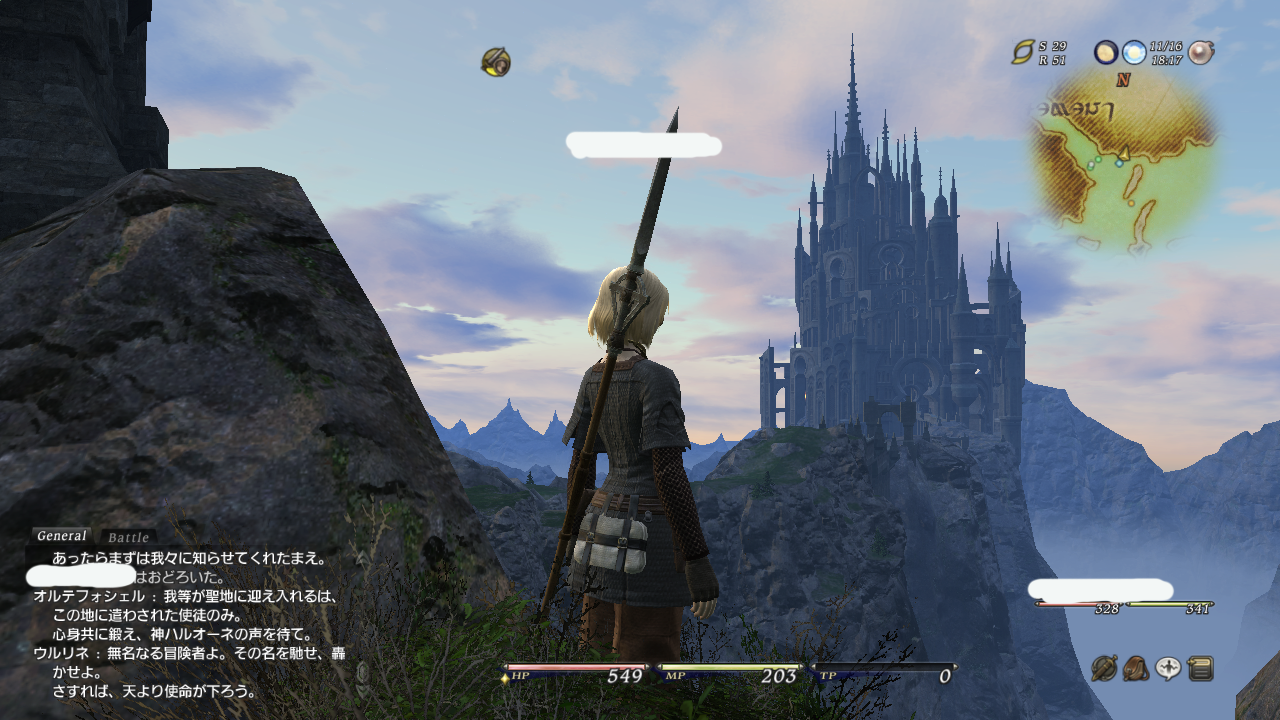Open the sword and shield combat icon
Screen dimensions: 1280x720
[1104, 668]
